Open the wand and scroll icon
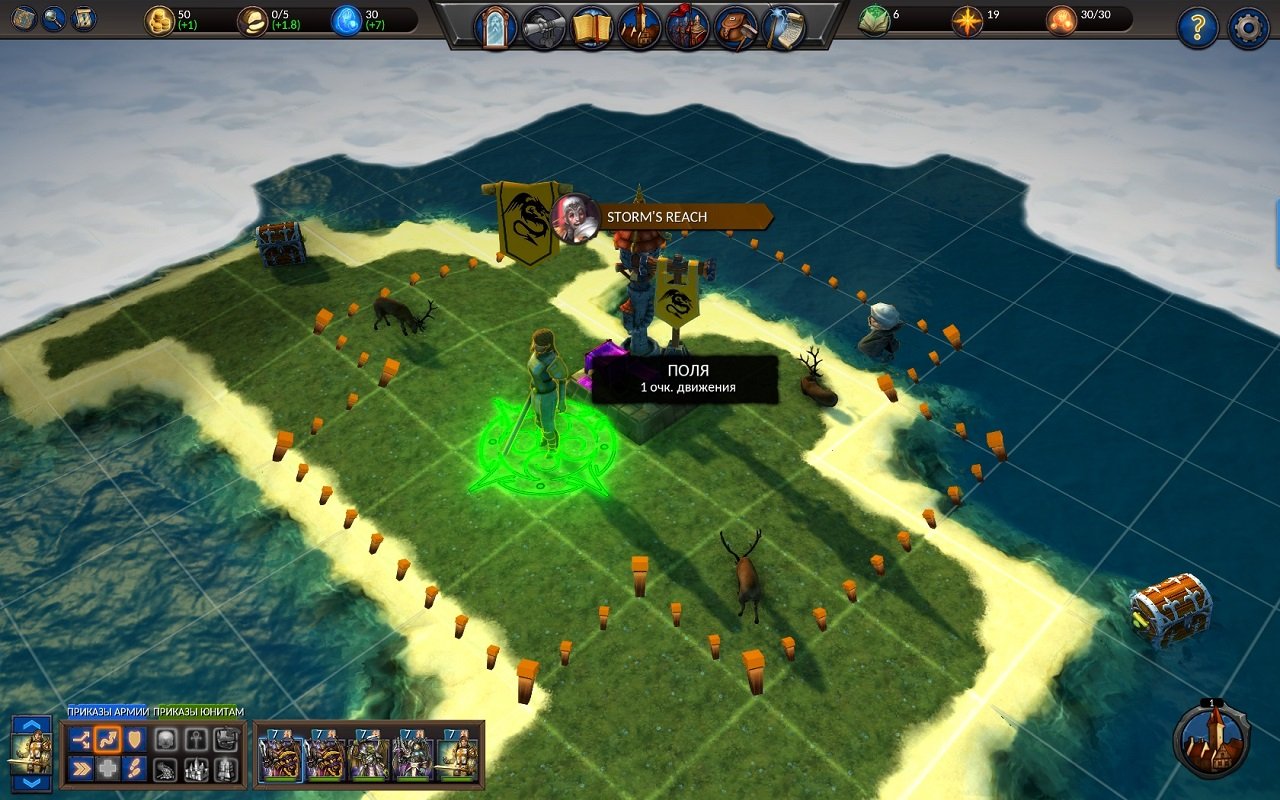1280x800 pixels. [784, 28]
